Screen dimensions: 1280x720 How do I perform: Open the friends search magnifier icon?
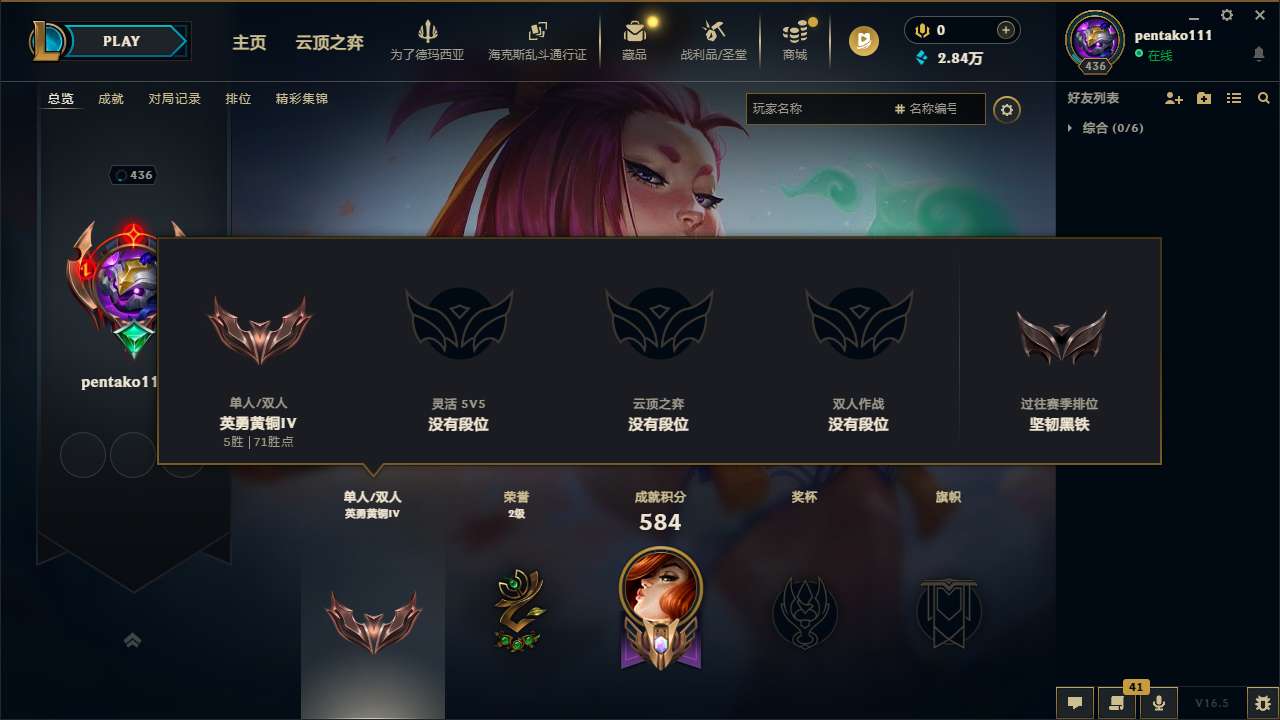(x=1264, y=98)
